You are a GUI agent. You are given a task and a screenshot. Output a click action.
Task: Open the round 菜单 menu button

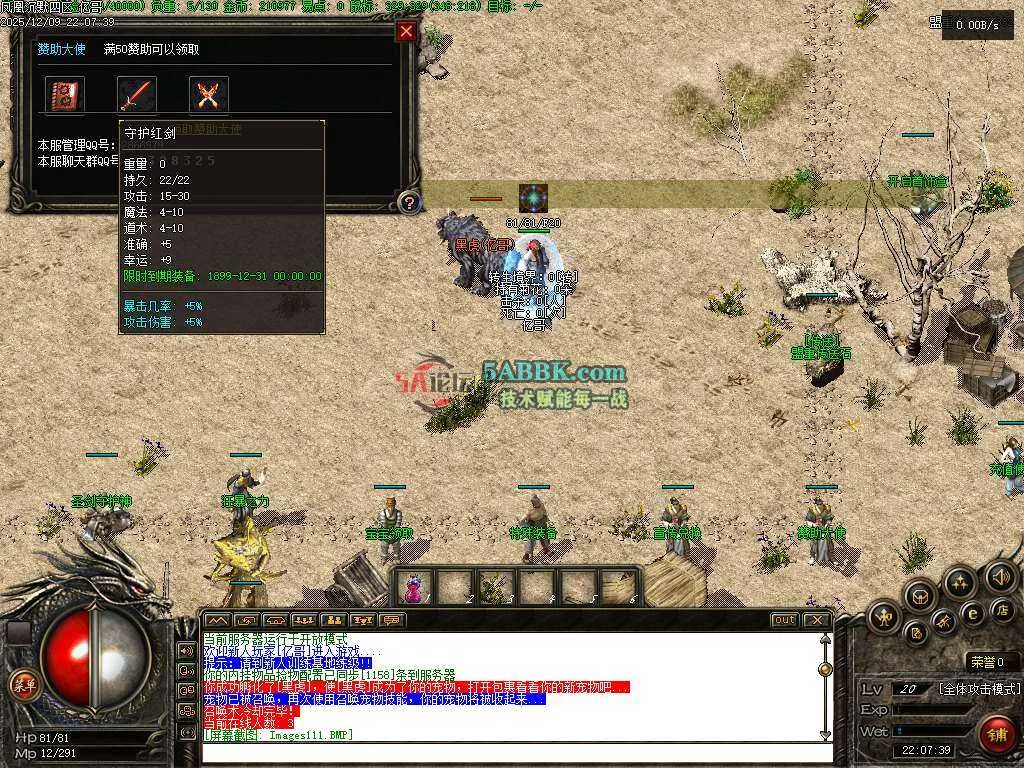tap(21, 685)
